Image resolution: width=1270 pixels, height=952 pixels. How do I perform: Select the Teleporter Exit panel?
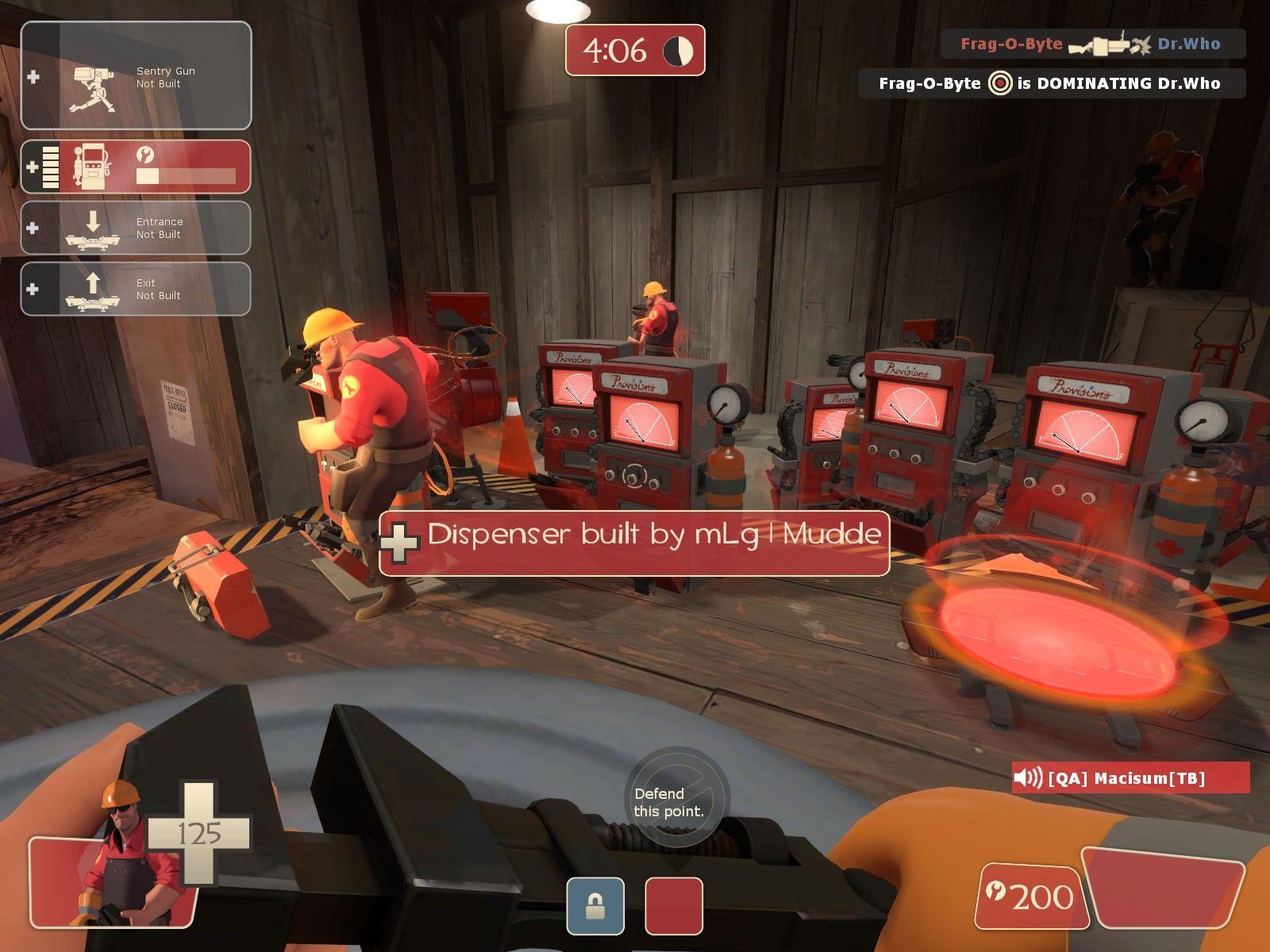136,289
